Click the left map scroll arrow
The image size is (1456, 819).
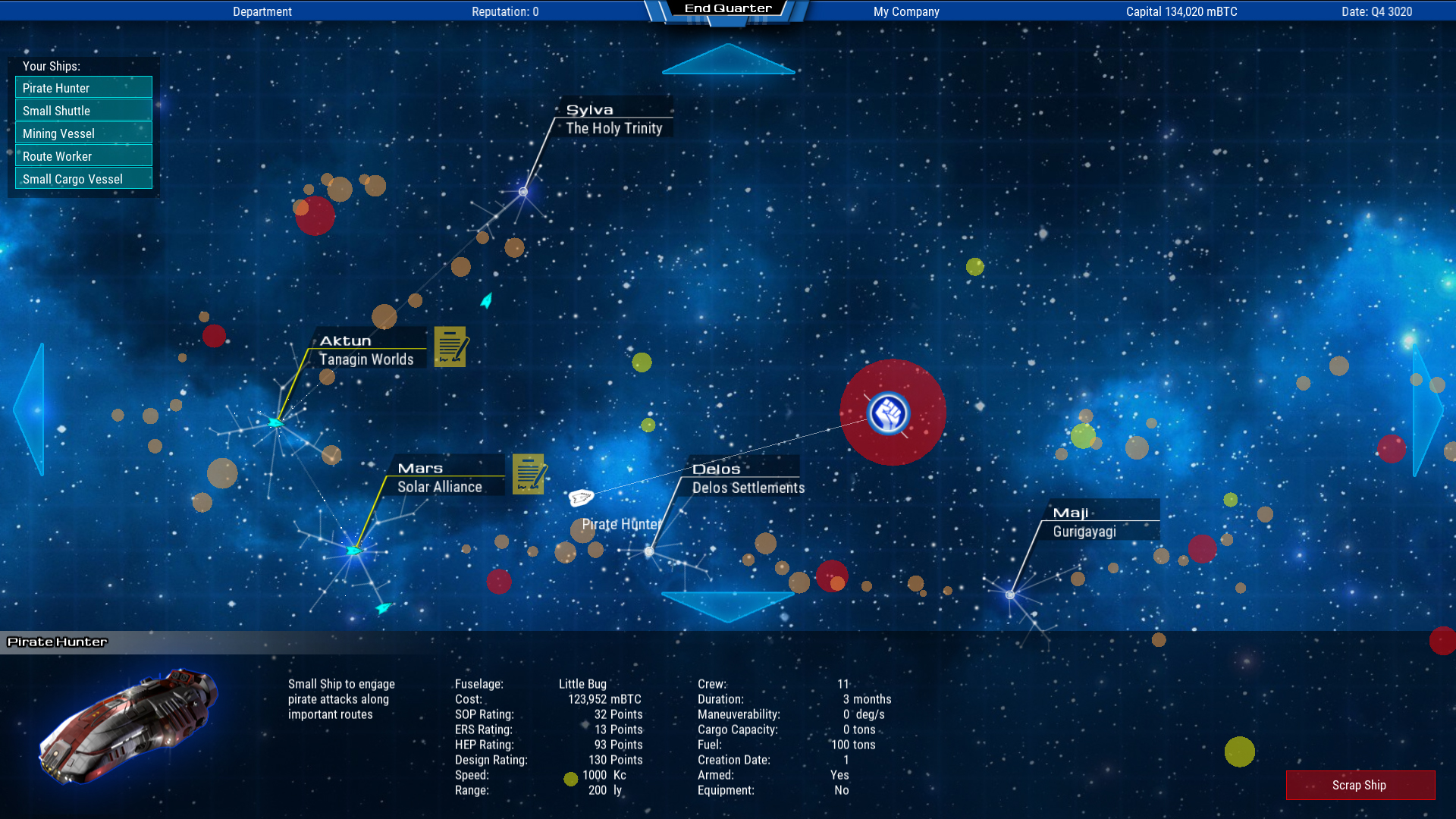point(29,409)
